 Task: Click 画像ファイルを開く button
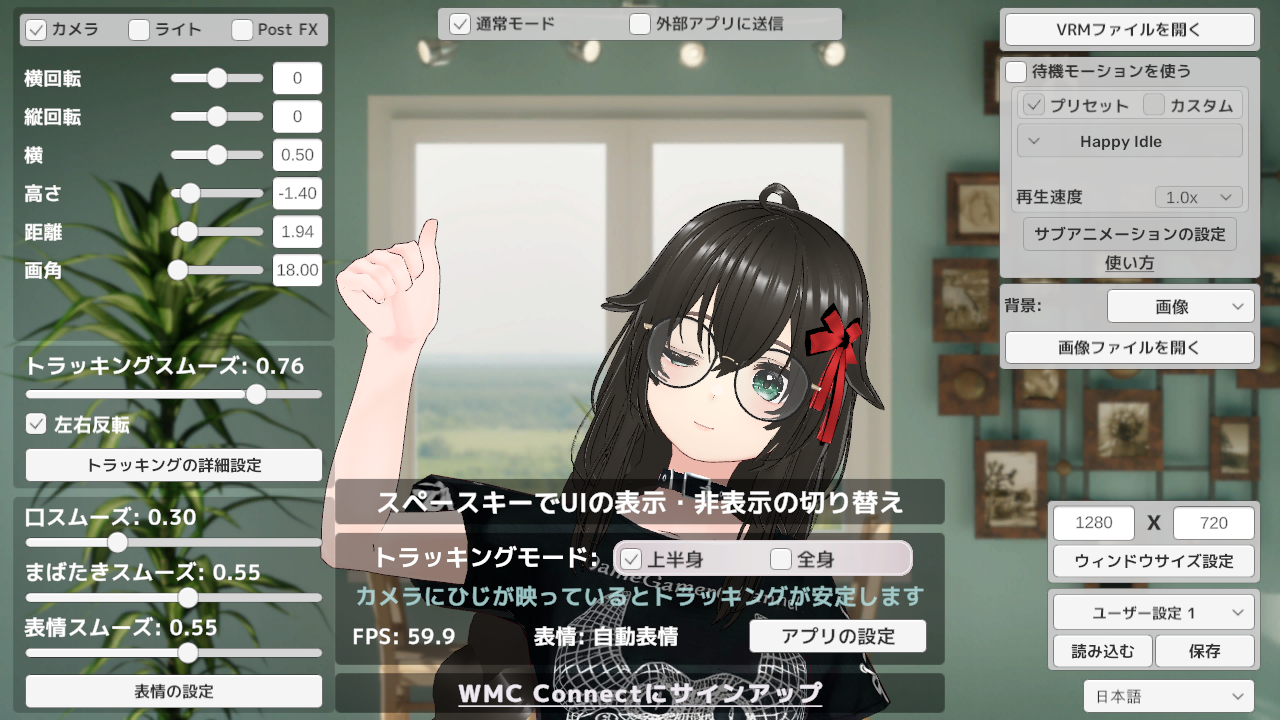point(1129,348)
